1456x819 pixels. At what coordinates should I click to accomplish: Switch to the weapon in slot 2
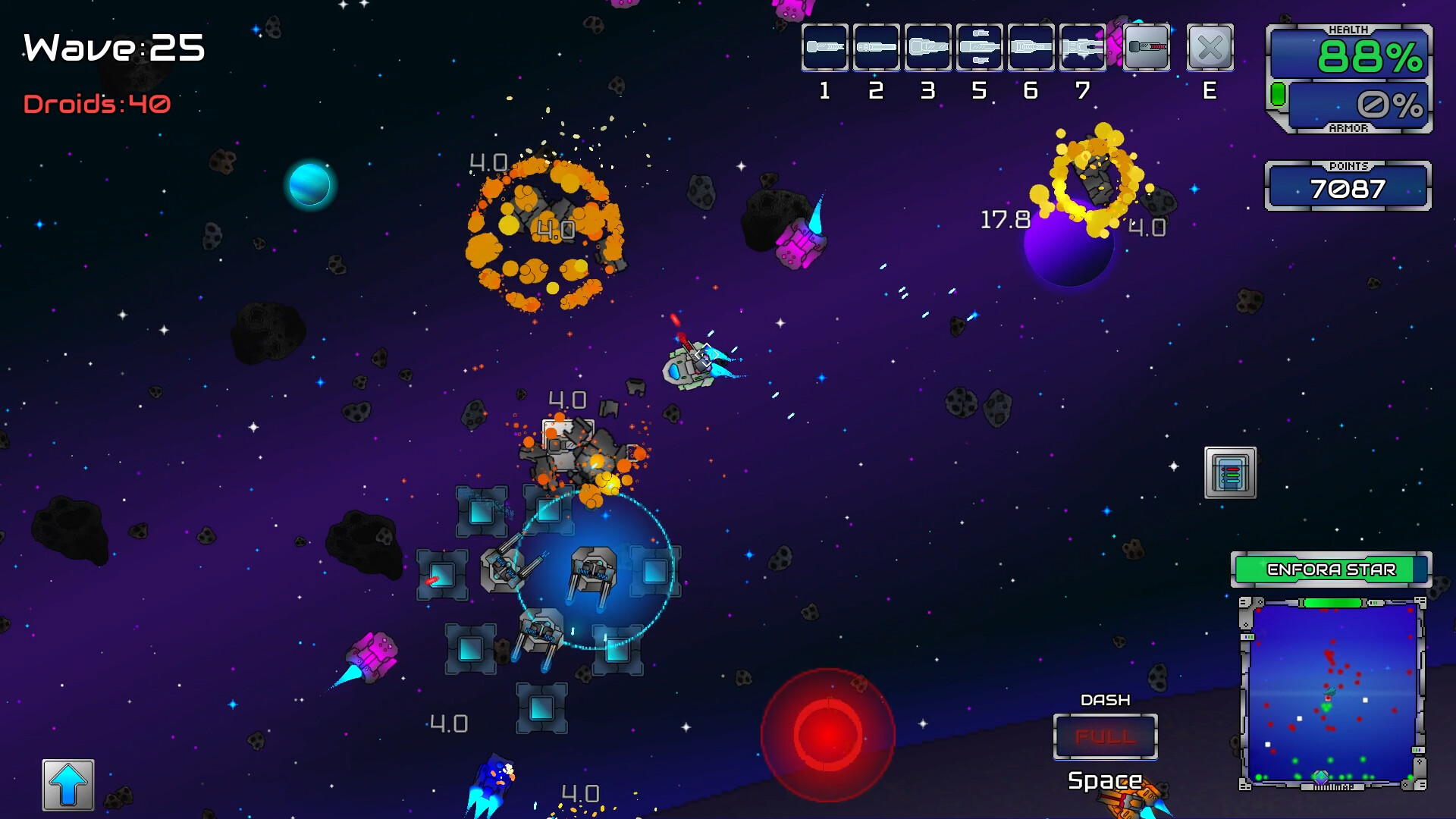pyautogui.click(x=876, y=47)
